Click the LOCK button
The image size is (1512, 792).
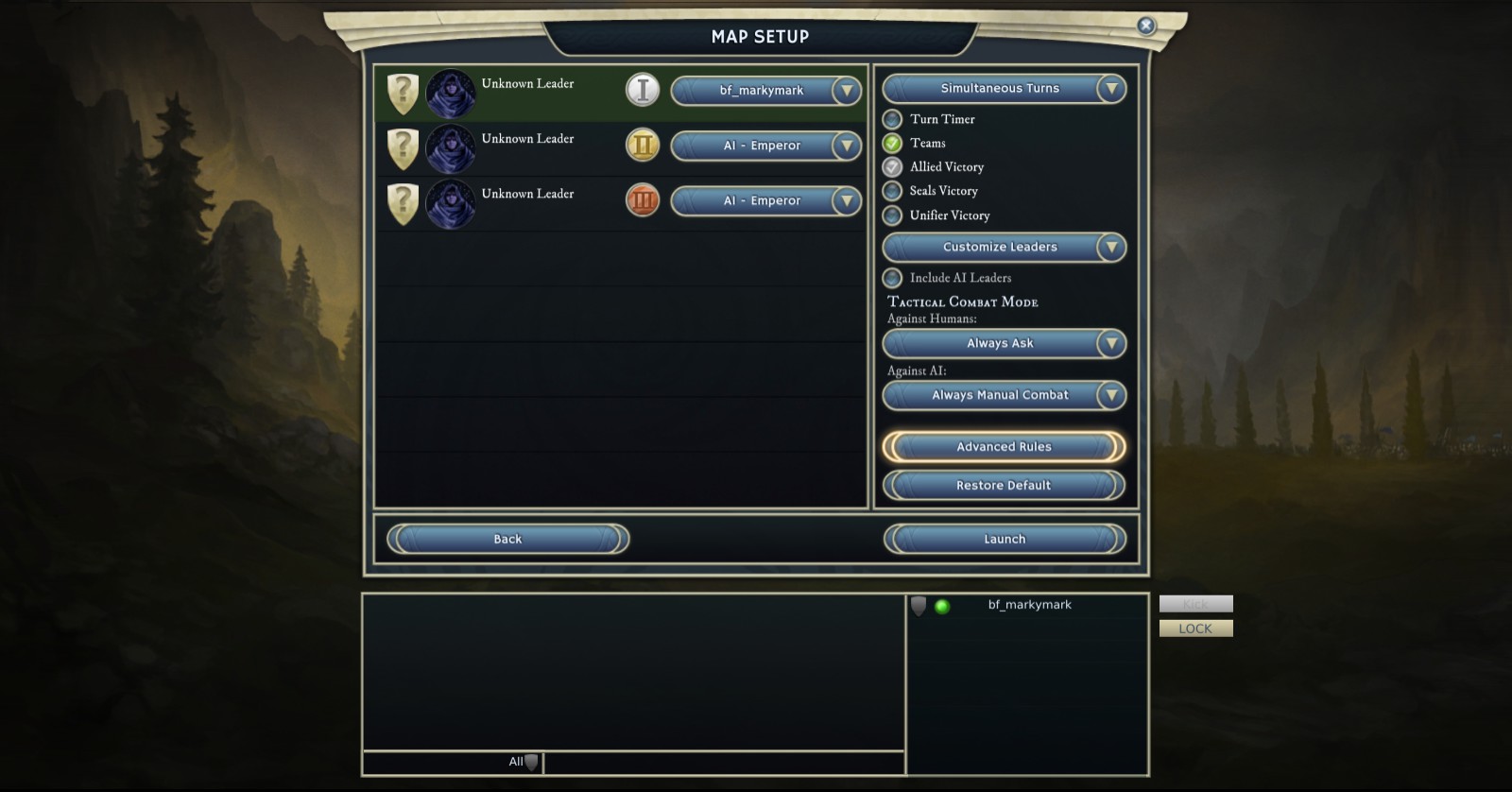1195,628
